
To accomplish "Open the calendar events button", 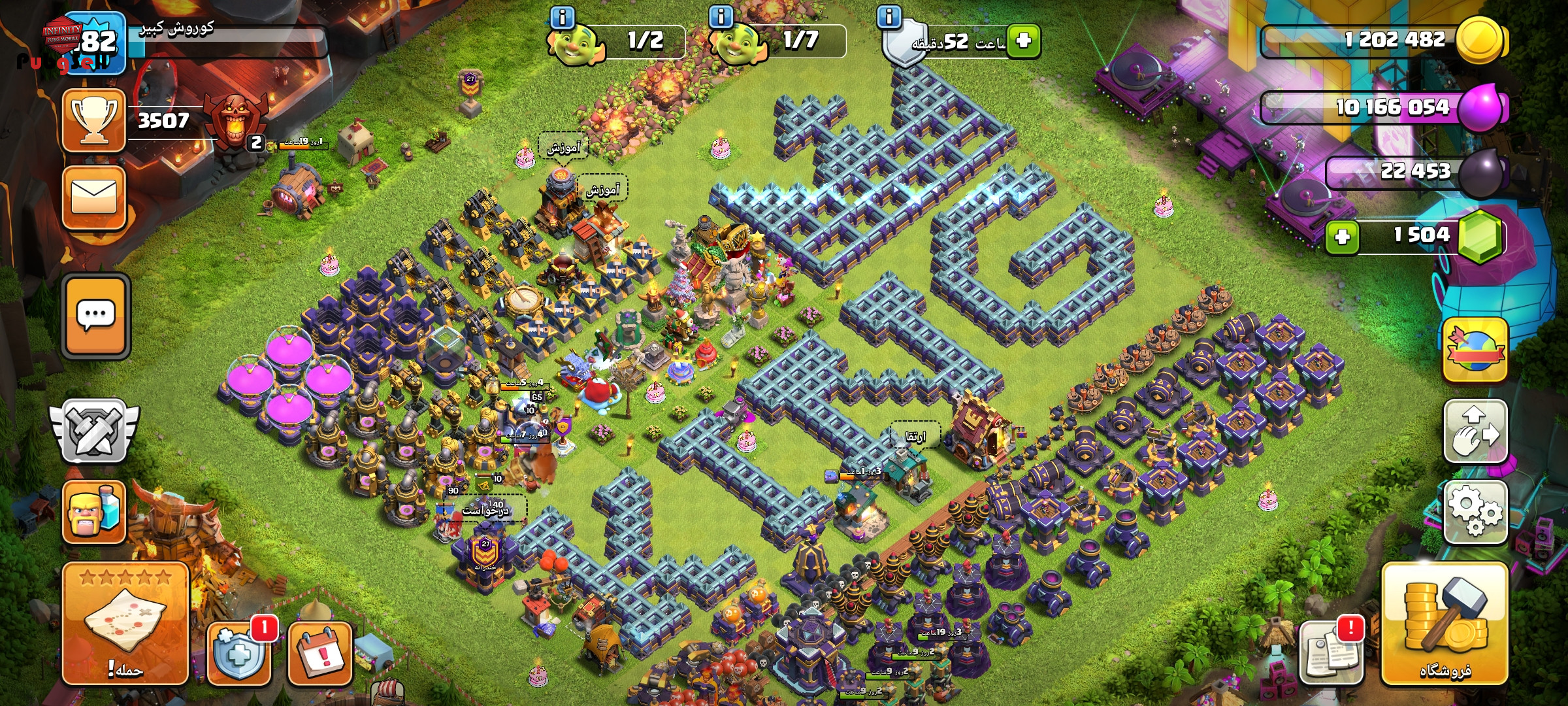I will click(320, 653).
